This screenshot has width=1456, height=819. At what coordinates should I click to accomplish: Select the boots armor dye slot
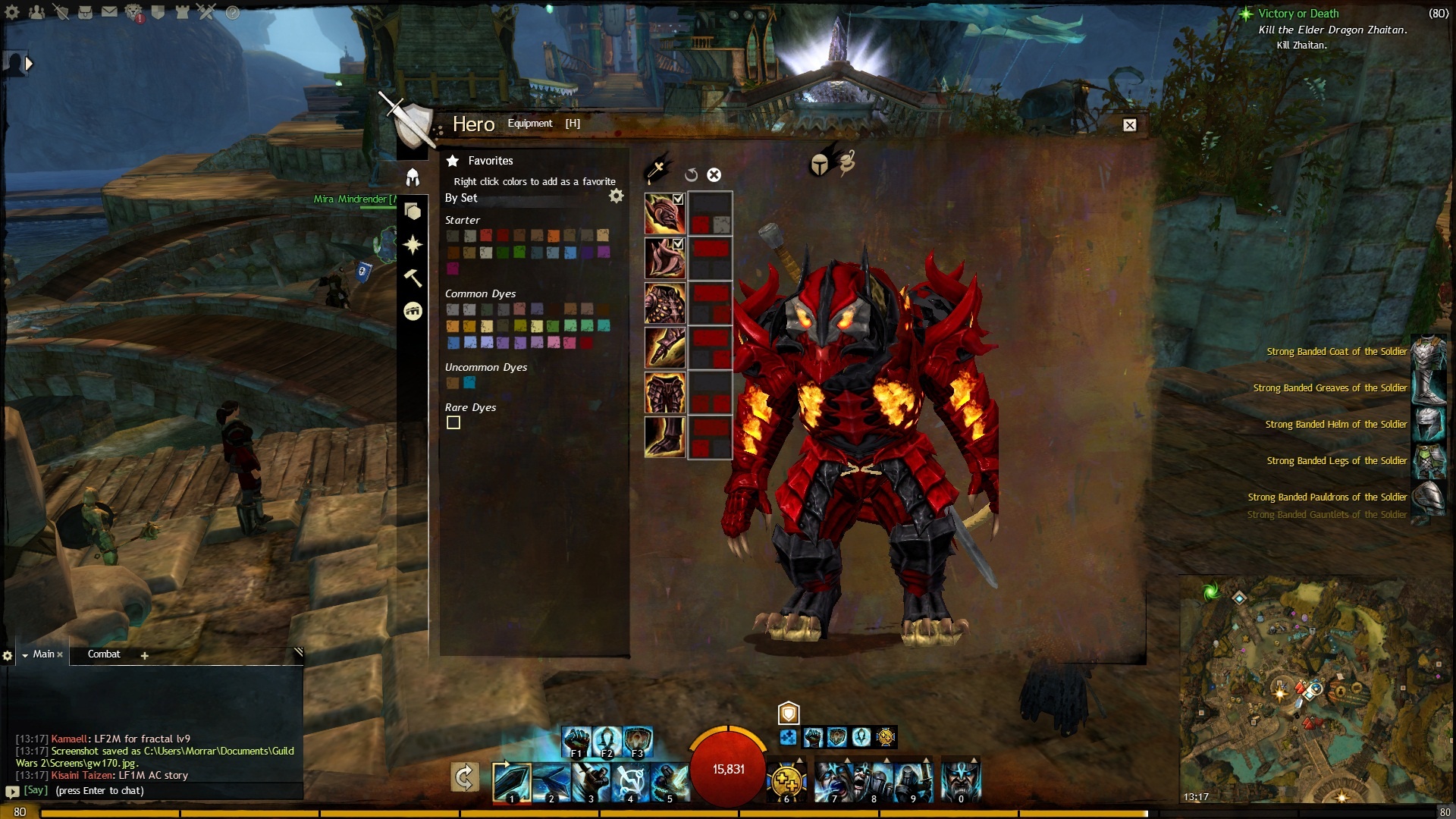[x=665, y=437]
